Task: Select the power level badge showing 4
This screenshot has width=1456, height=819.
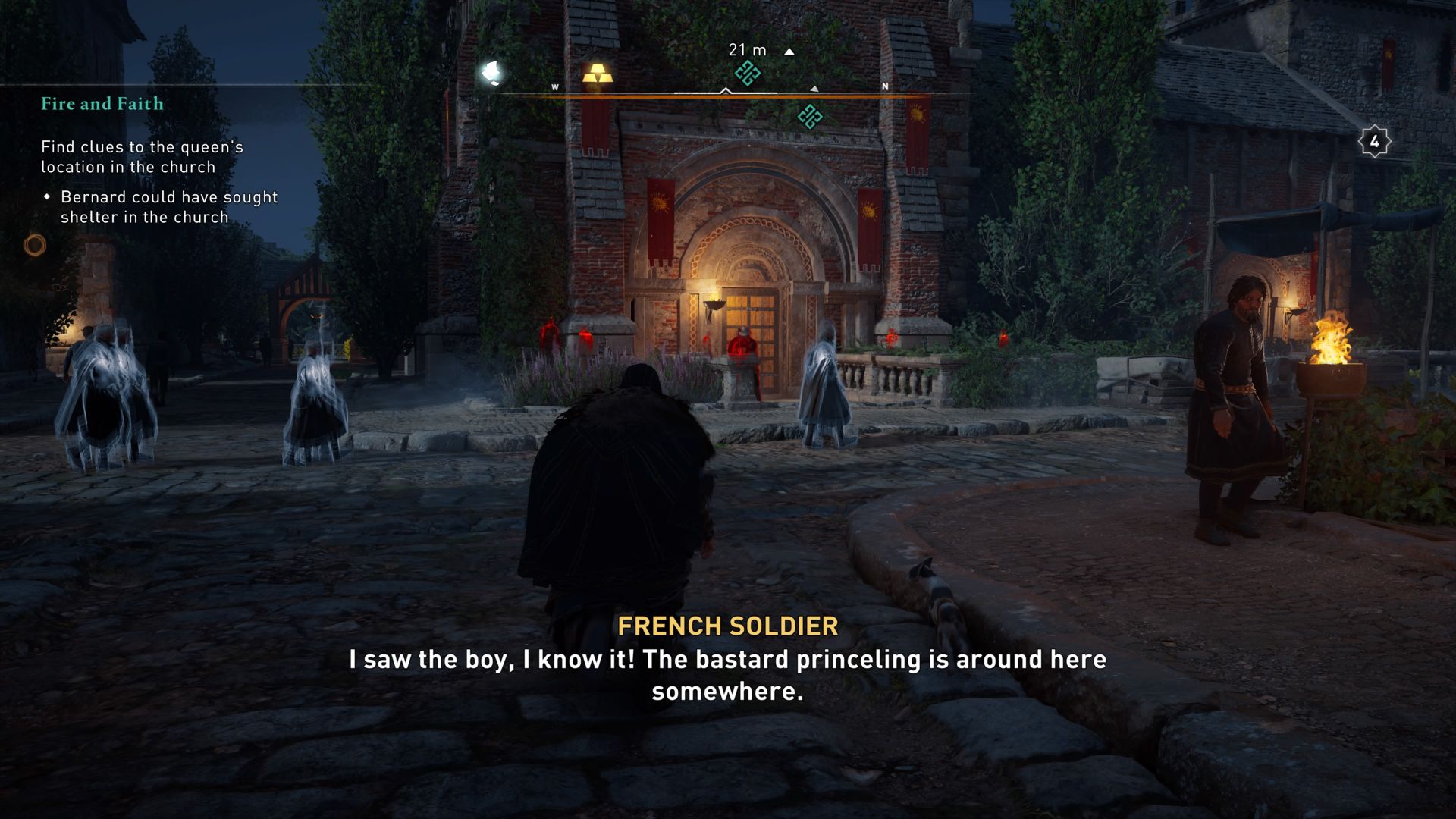Action: pyautogui.click(x=1376, y=140)
